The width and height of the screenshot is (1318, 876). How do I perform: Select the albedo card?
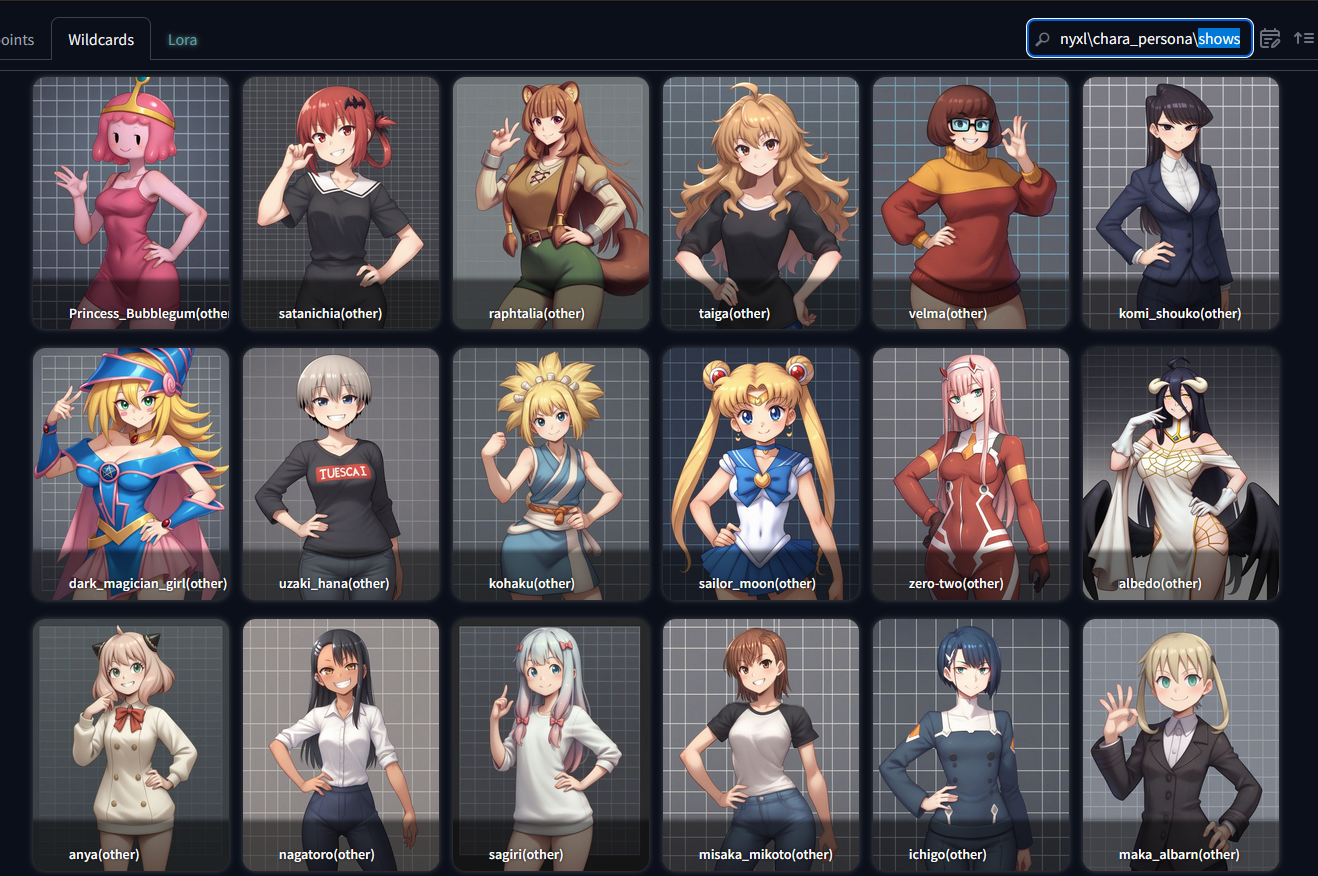1181,474
